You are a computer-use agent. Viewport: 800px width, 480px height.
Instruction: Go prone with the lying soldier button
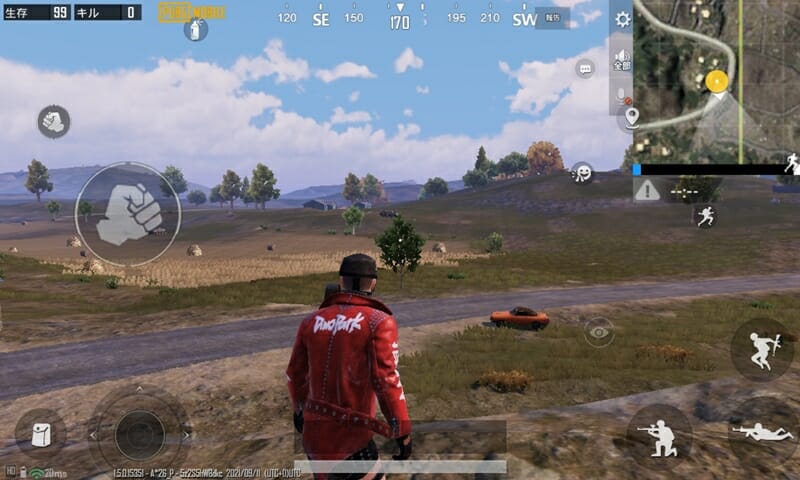(762, 432)
